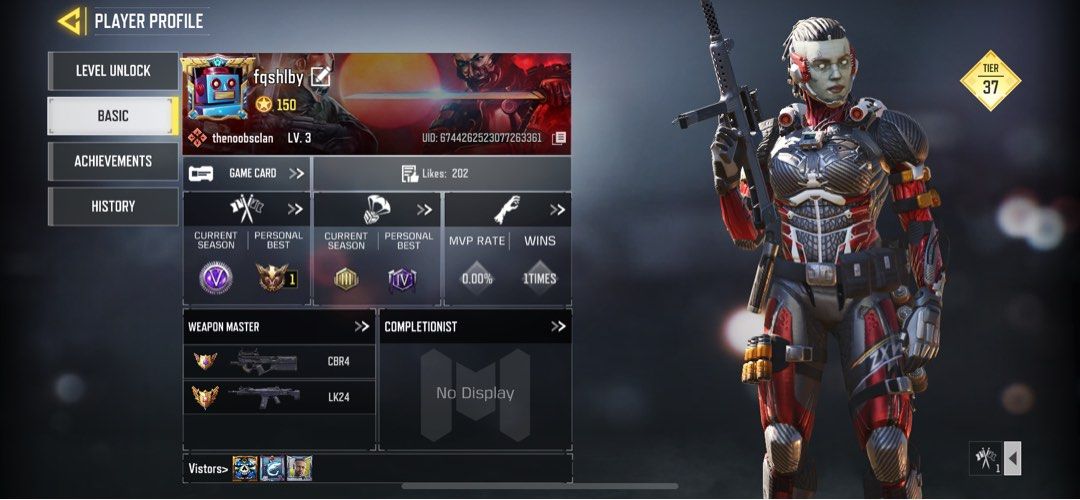Edit the player name fqshlby

320,76
